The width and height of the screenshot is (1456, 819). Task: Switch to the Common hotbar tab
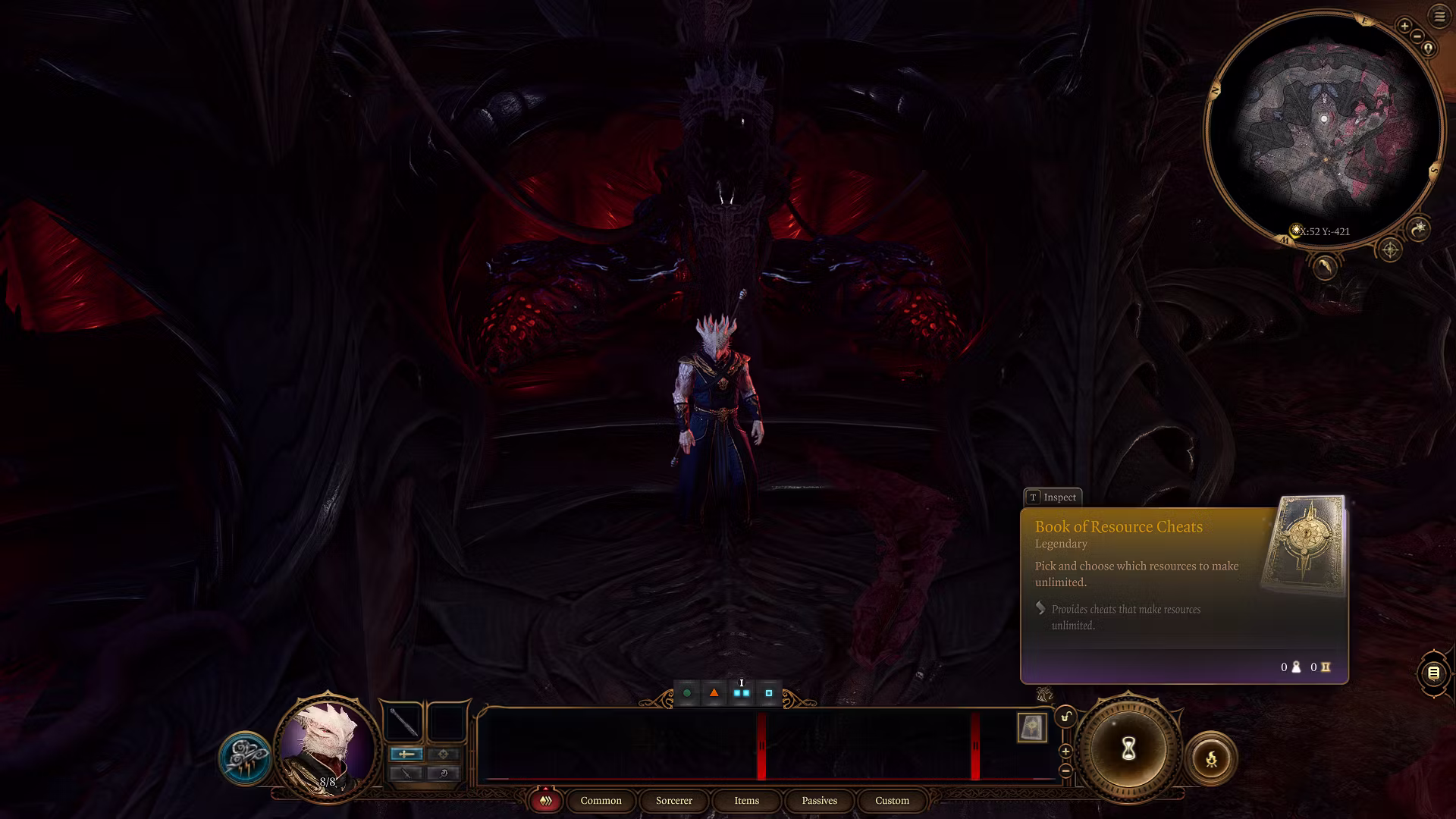pos(601,801)
